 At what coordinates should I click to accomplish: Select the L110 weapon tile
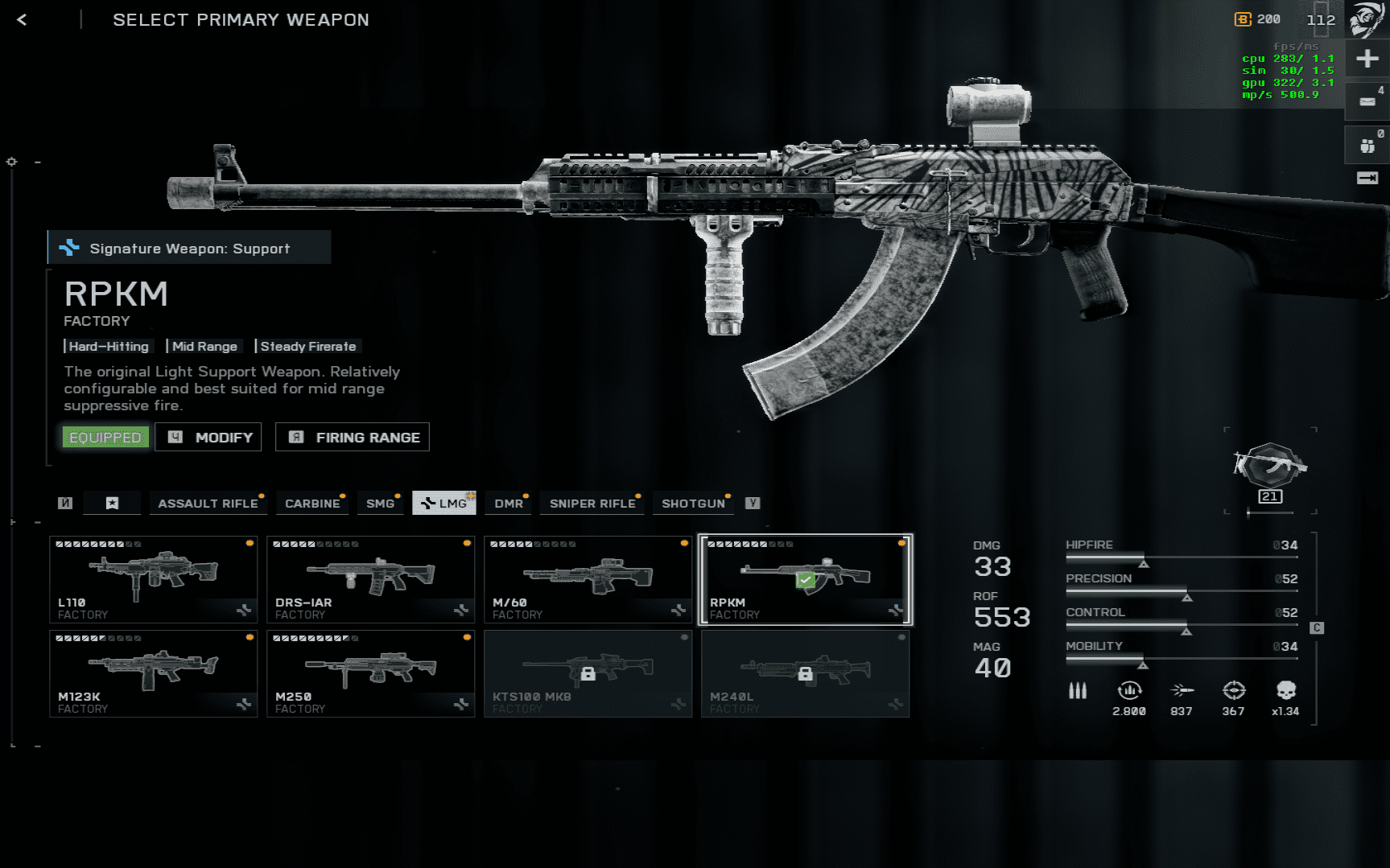click(x=154, y=579)
